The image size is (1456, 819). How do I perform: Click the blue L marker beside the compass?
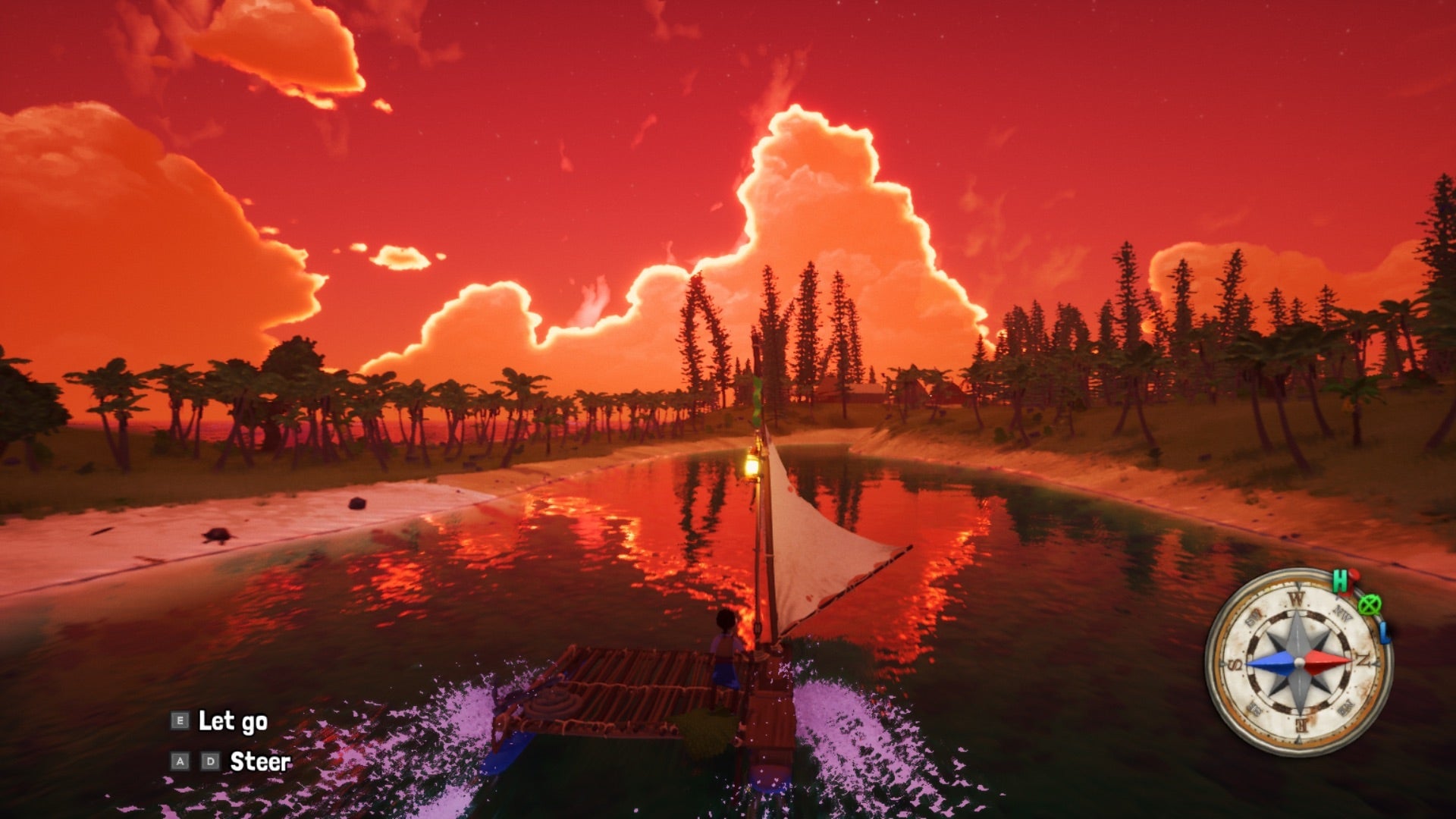tap(1384, 633)
